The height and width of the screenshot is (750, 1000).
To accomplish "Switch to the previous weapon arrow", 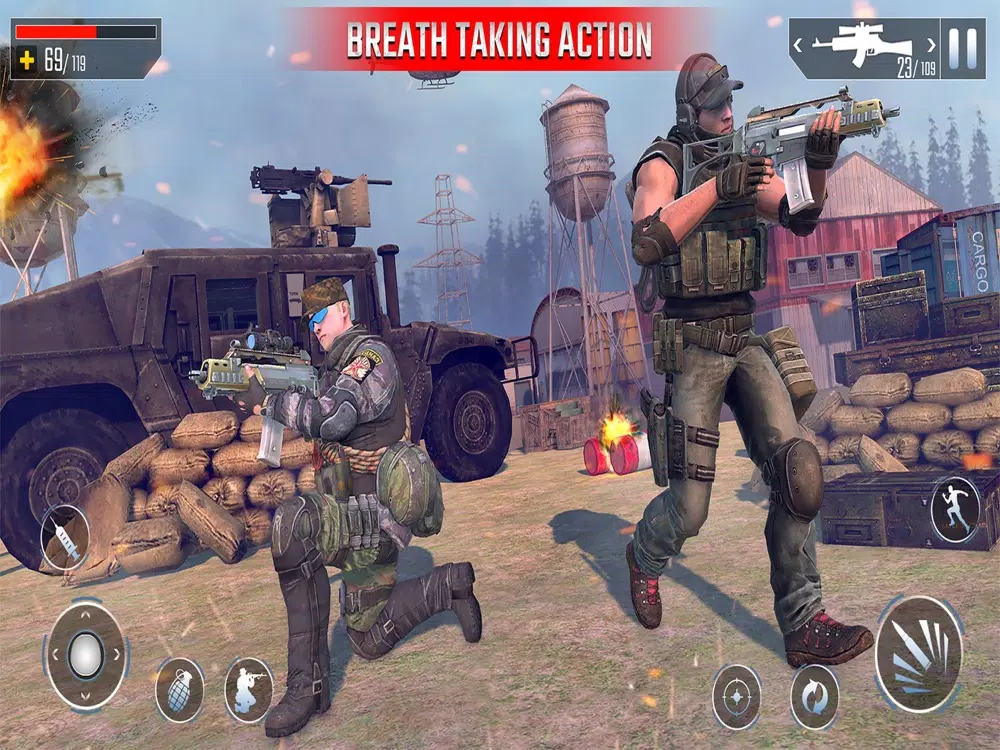I will click(800, 45).
